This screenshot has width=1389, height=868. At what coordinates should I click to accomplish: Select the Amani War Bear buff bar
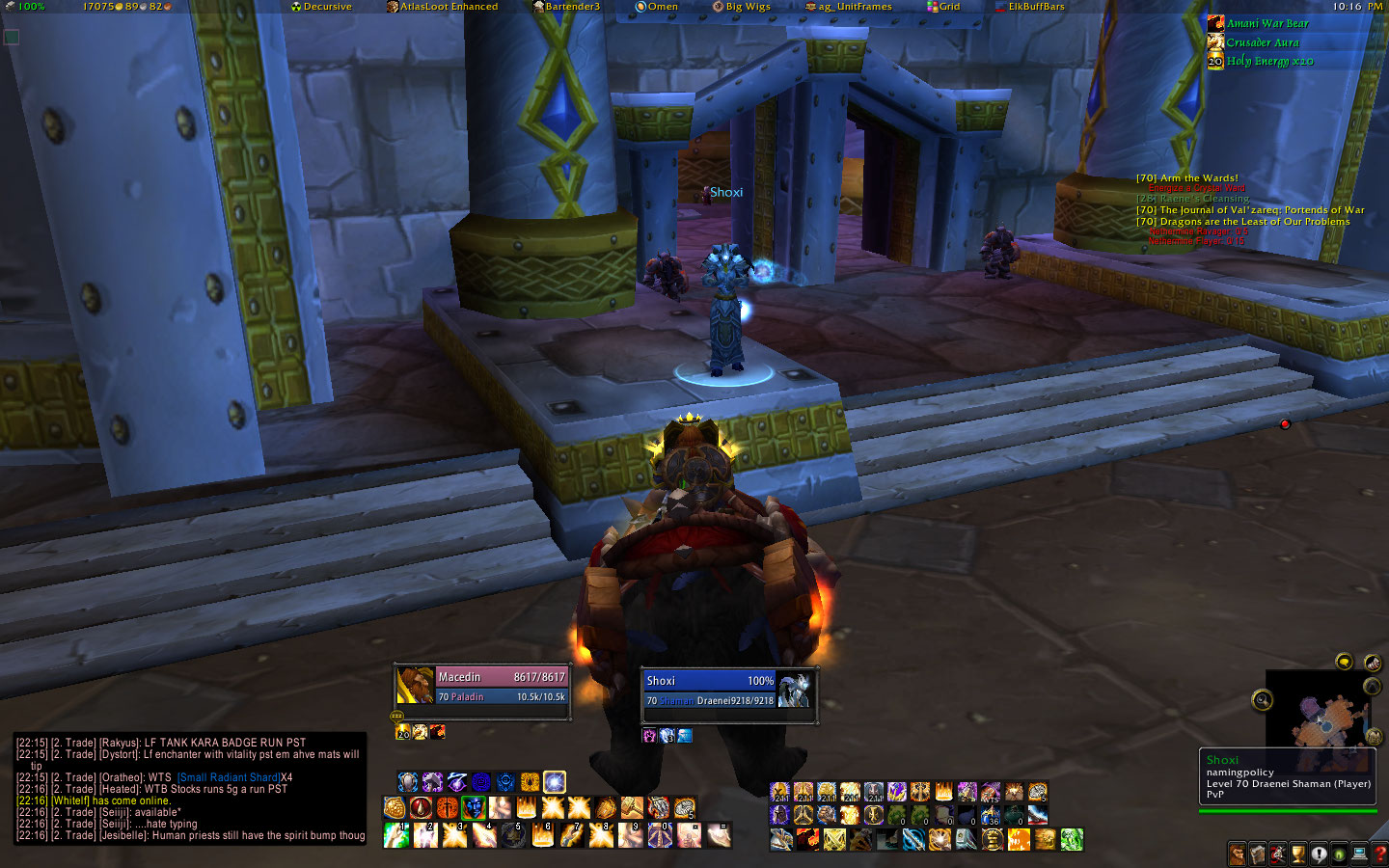[x=1267, y=23]
